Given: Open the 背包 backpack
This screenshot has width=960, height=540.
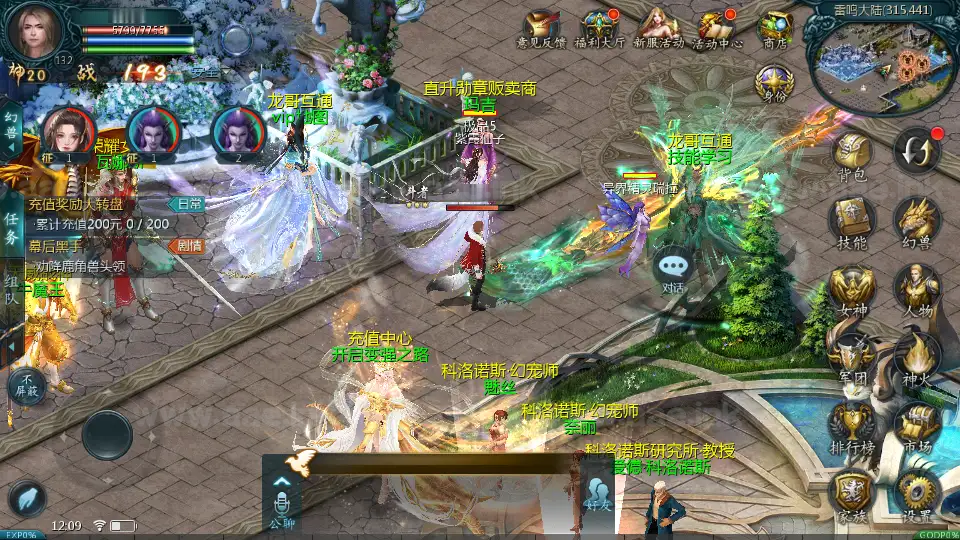Looking at the screenshot, I should tap(852, 155).
